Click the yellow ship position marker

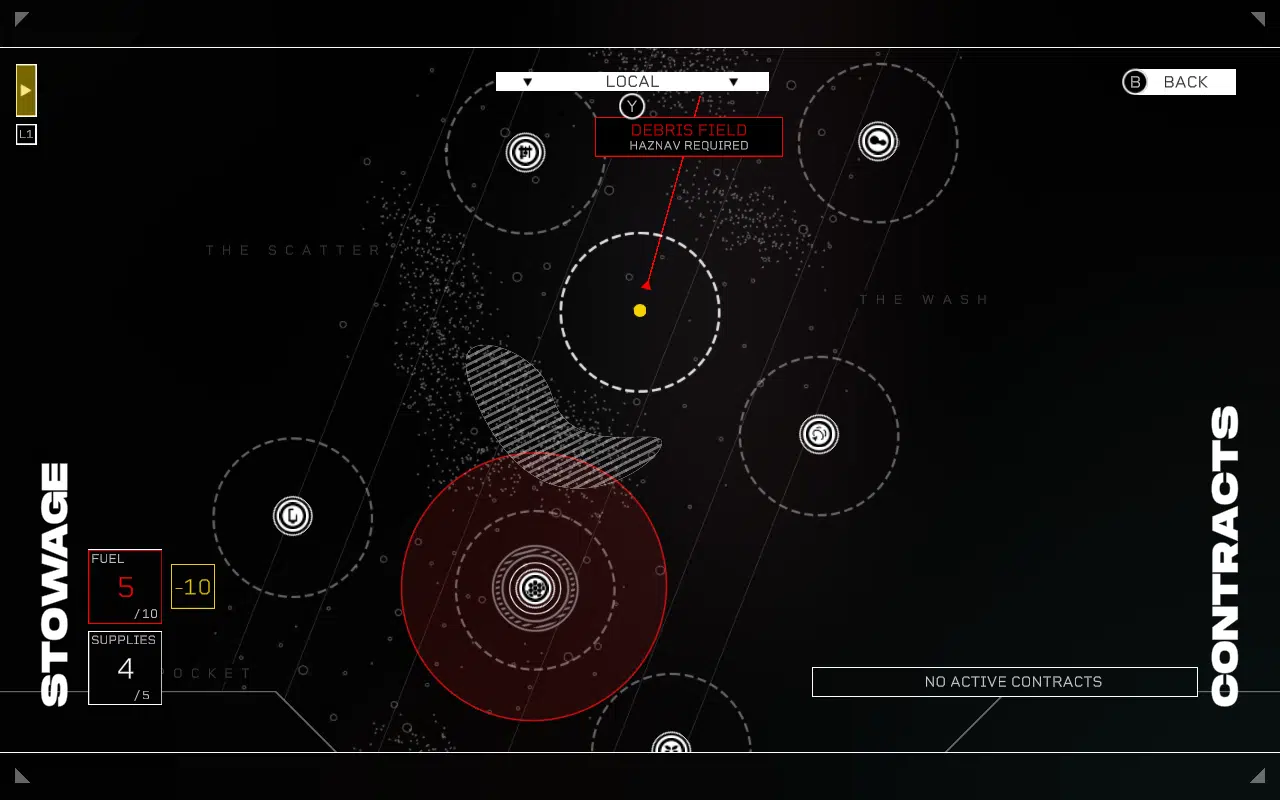point(640,310)
